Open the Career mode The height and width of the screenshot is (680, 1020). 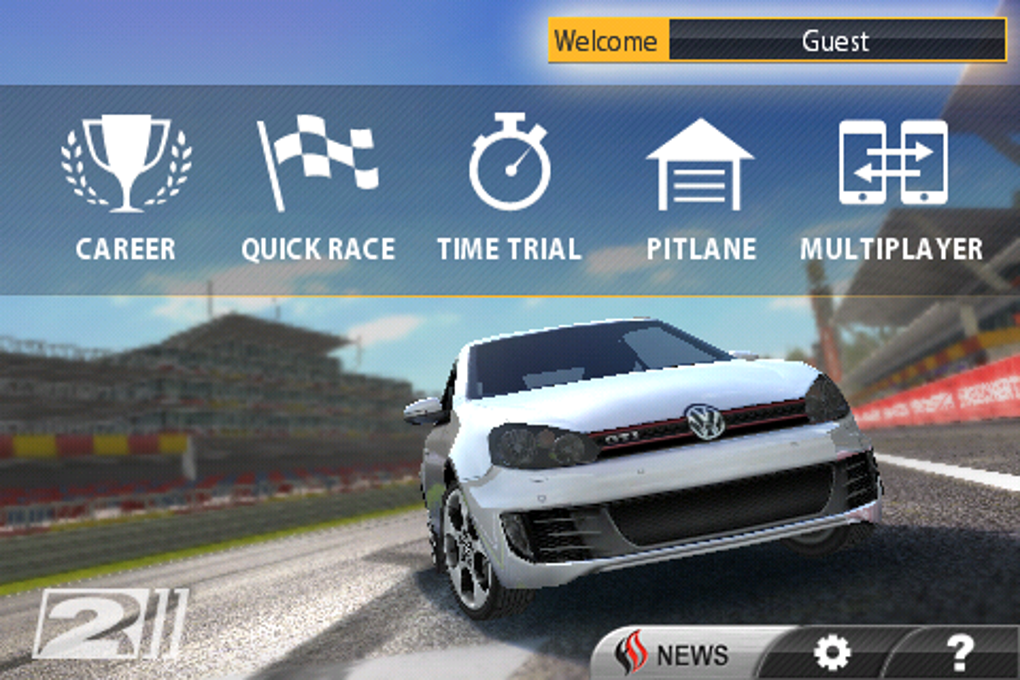pyautogui.click(x=126, y=189)
